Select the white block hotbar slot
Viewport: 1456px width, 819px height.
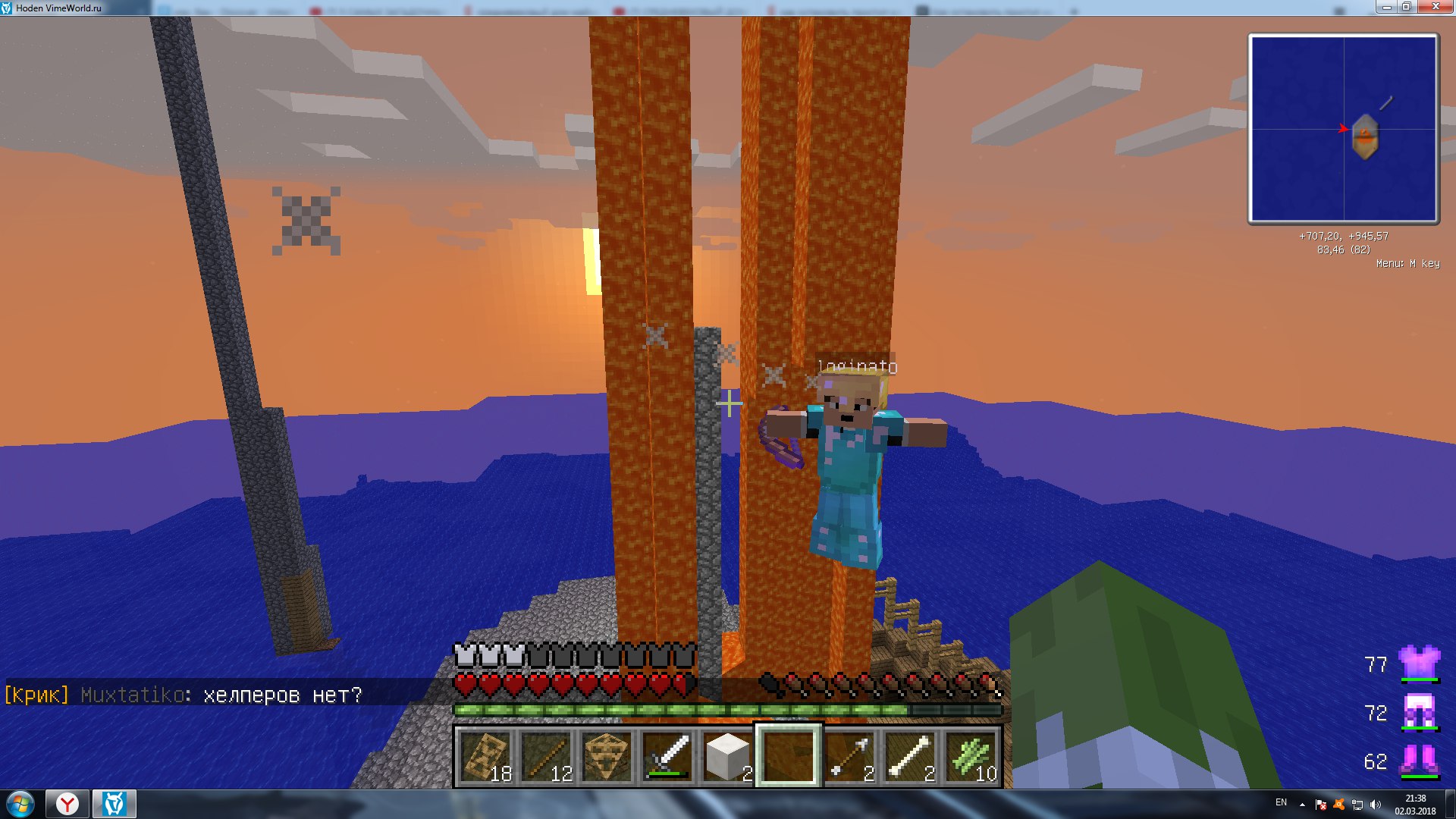728,757
